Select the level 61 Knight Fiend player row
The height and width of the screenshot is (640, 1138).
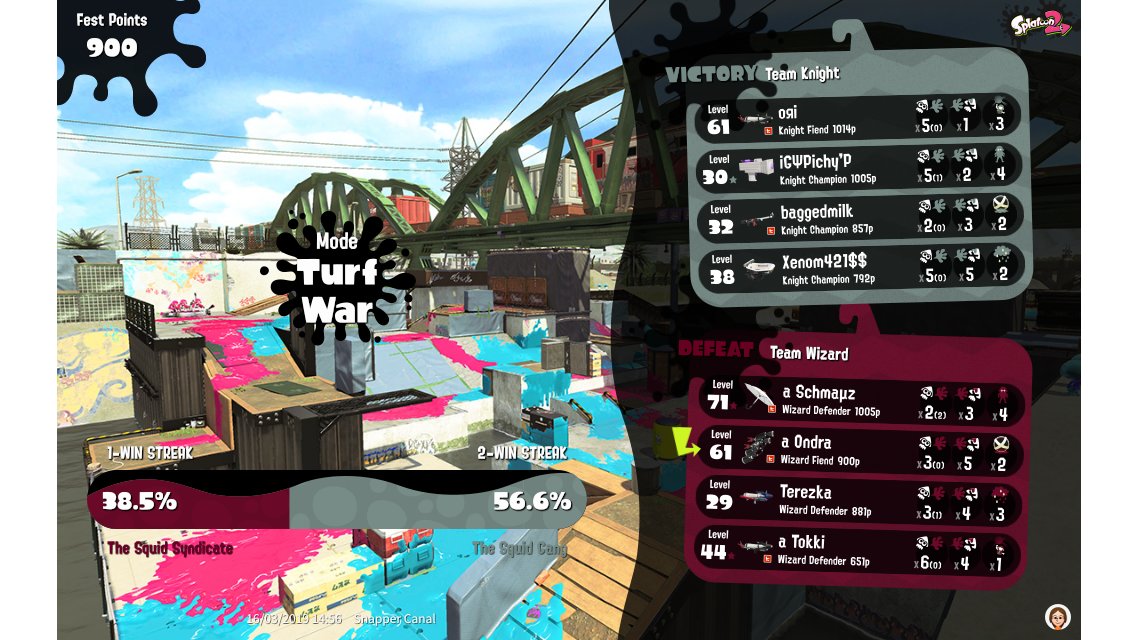tap(858, 117)
